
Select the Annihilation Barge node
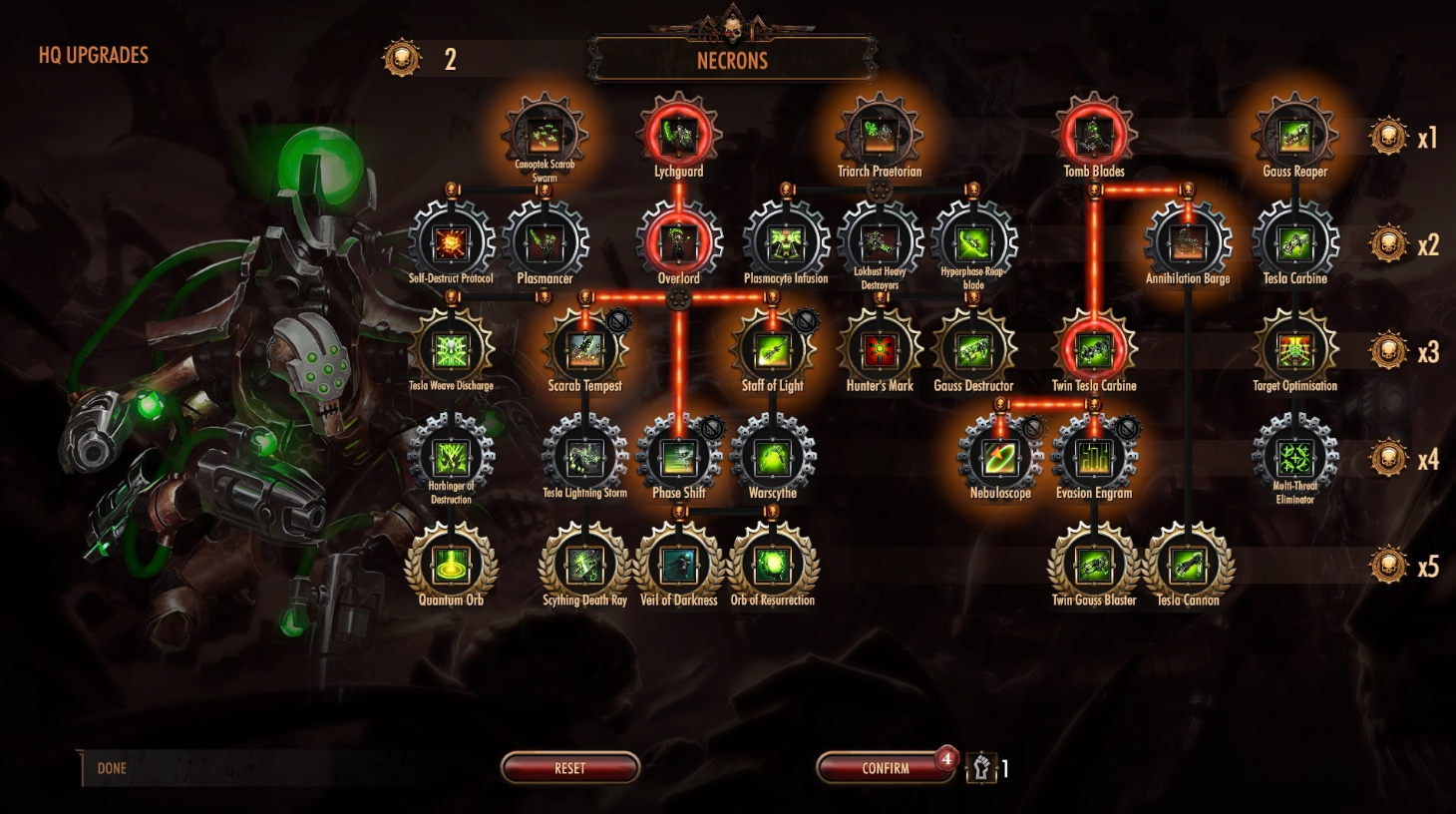point(1188,242)
